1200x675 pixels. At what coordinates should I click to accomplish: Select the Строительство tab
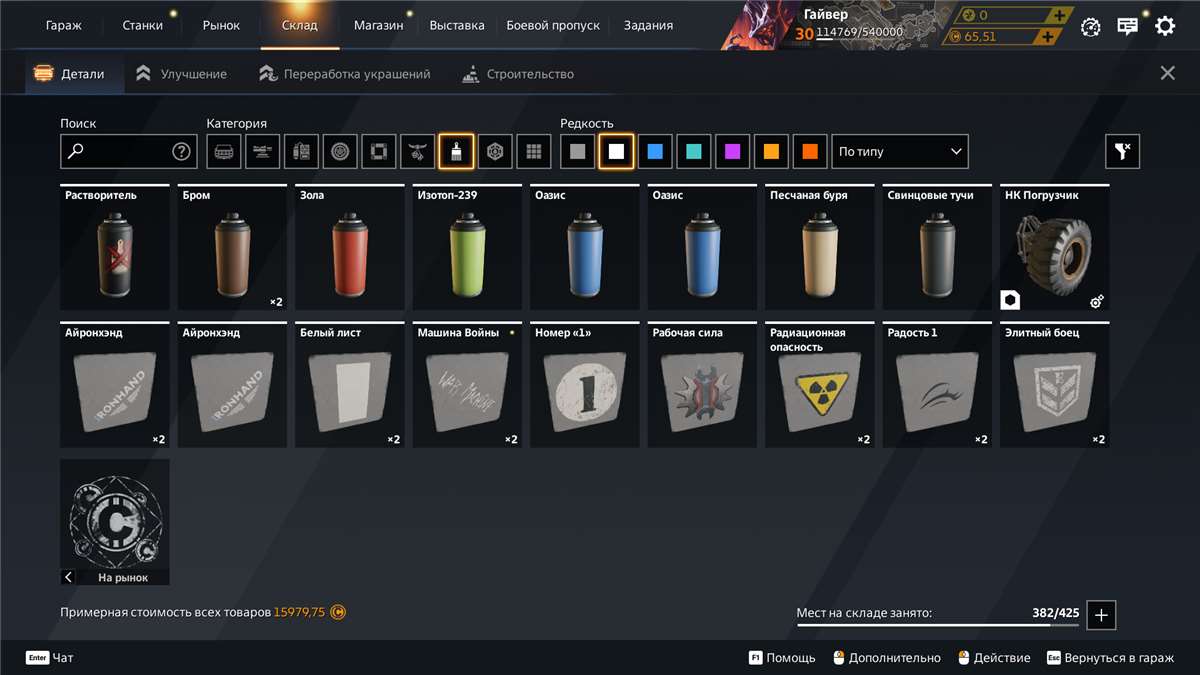518,74
